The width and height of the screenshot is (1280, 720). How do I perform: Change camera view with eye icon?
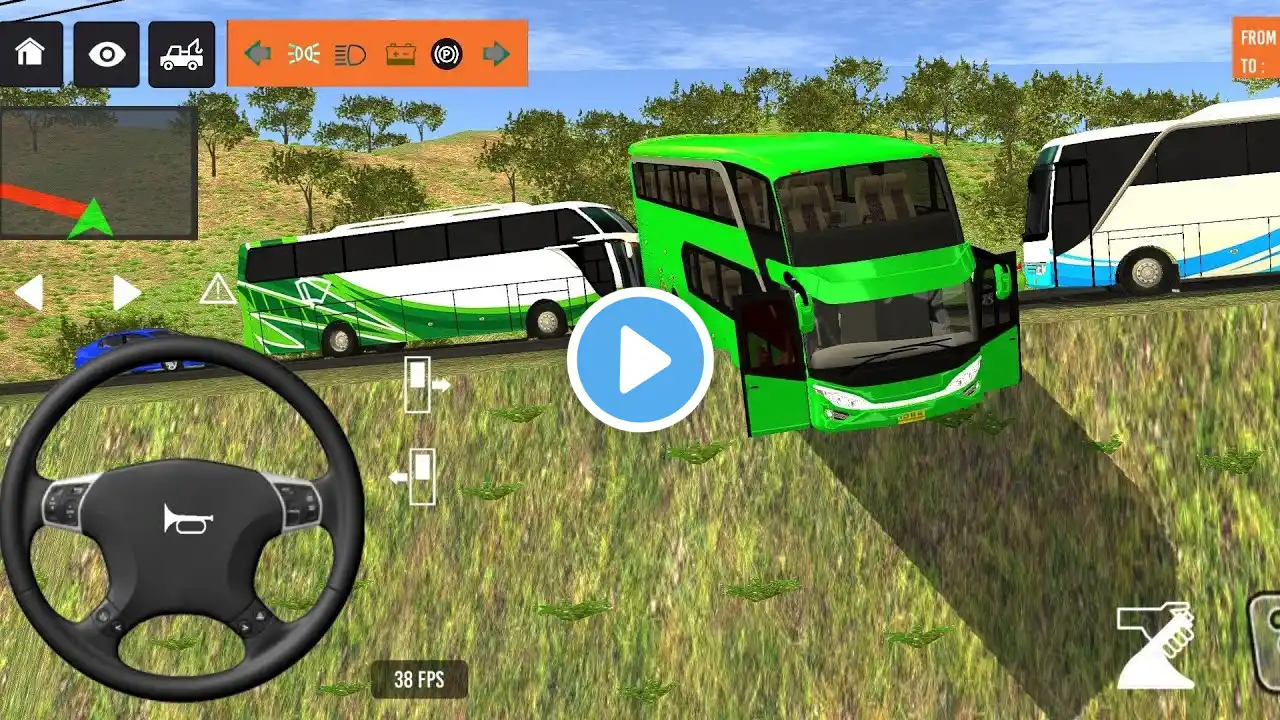[106, 53]
